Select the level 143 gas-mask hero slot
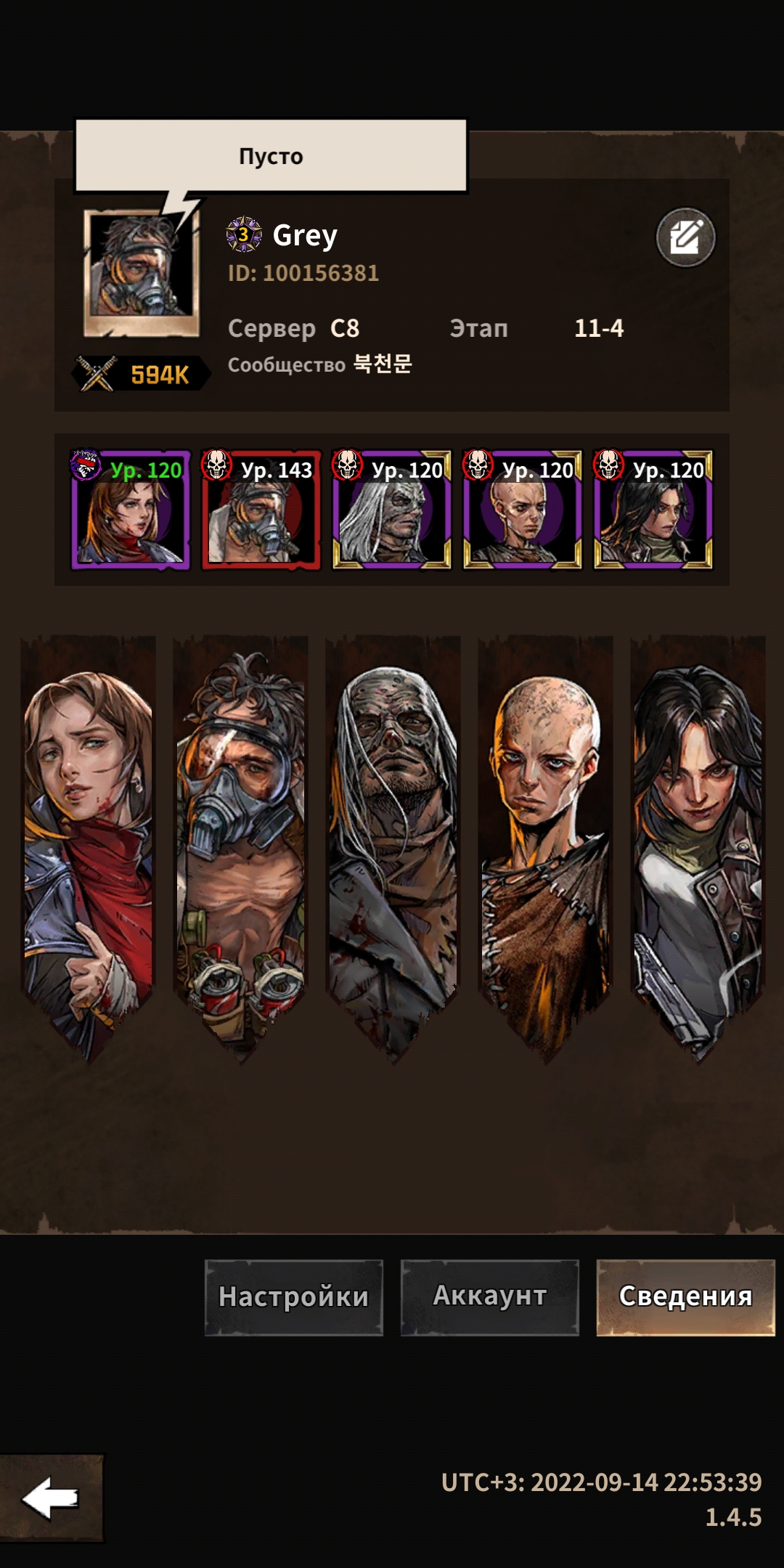The height and width of the screenshot is (1568, 784). point(261,510)
